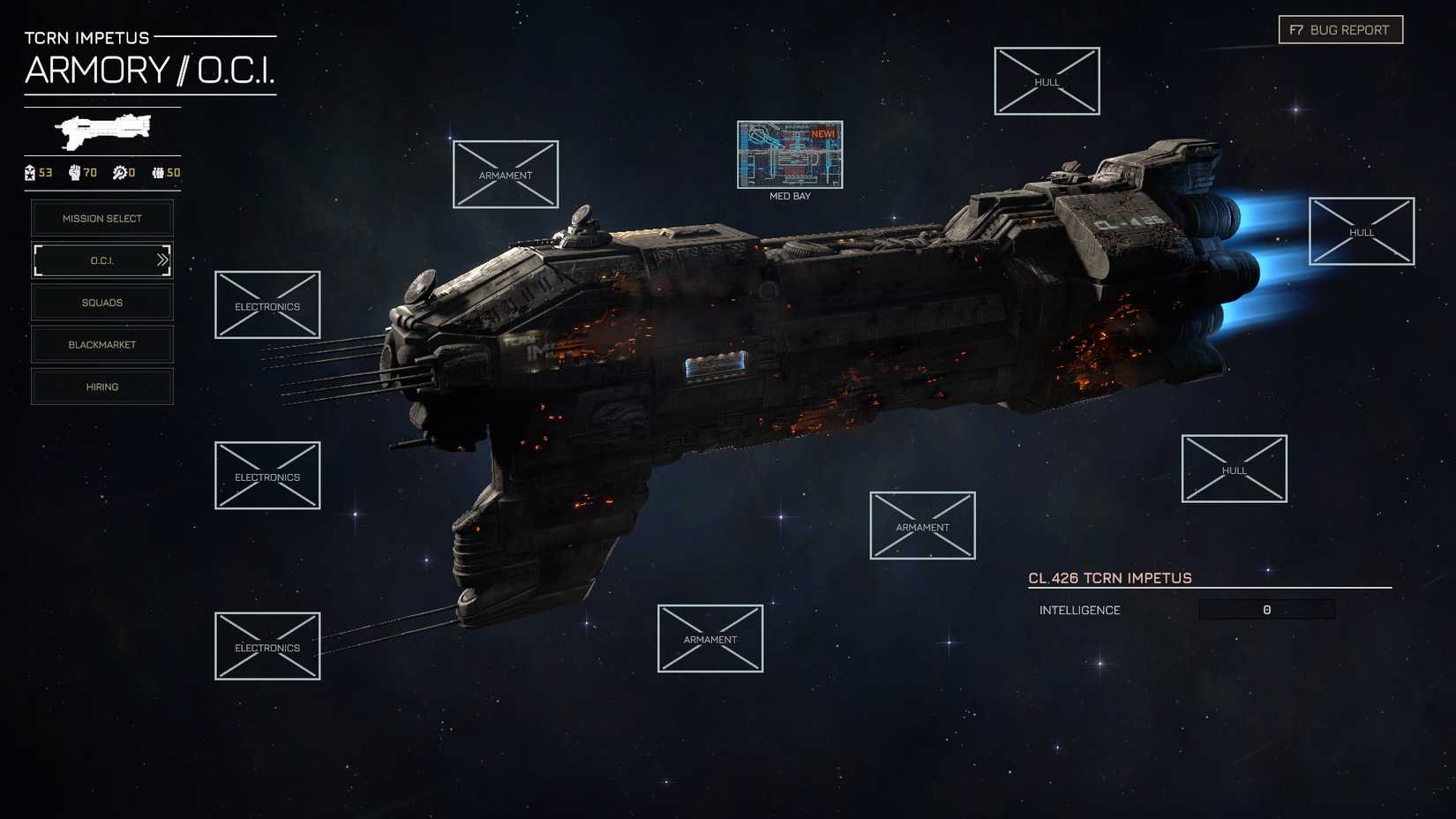Click the white rifle weapon silhouette

(101, 131)
